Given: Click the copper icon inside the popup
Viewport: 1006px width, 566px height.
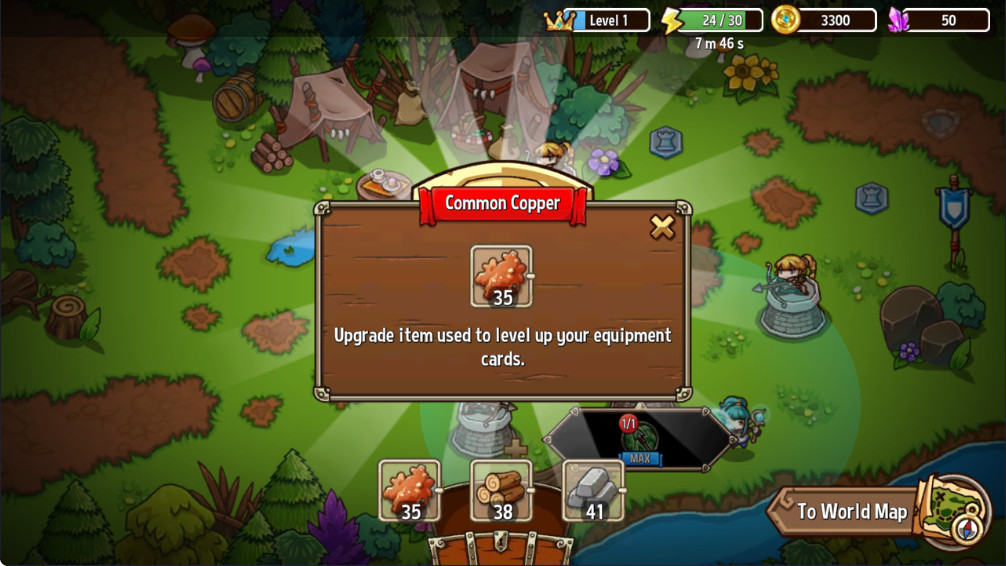Looking at the screenshot, I should (x=501, y=276).
